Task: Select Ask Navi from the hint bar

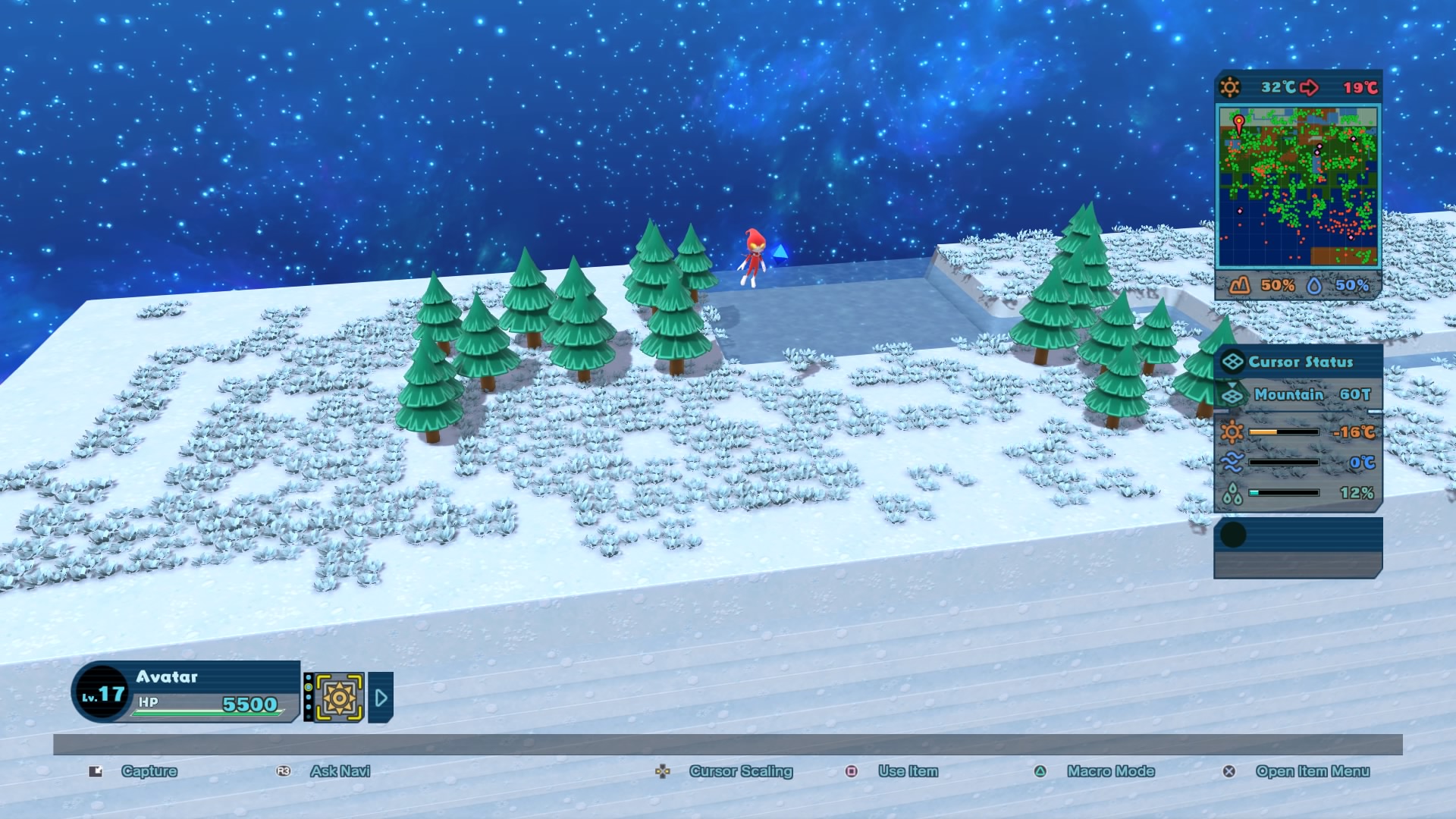Action: (340, 771)
